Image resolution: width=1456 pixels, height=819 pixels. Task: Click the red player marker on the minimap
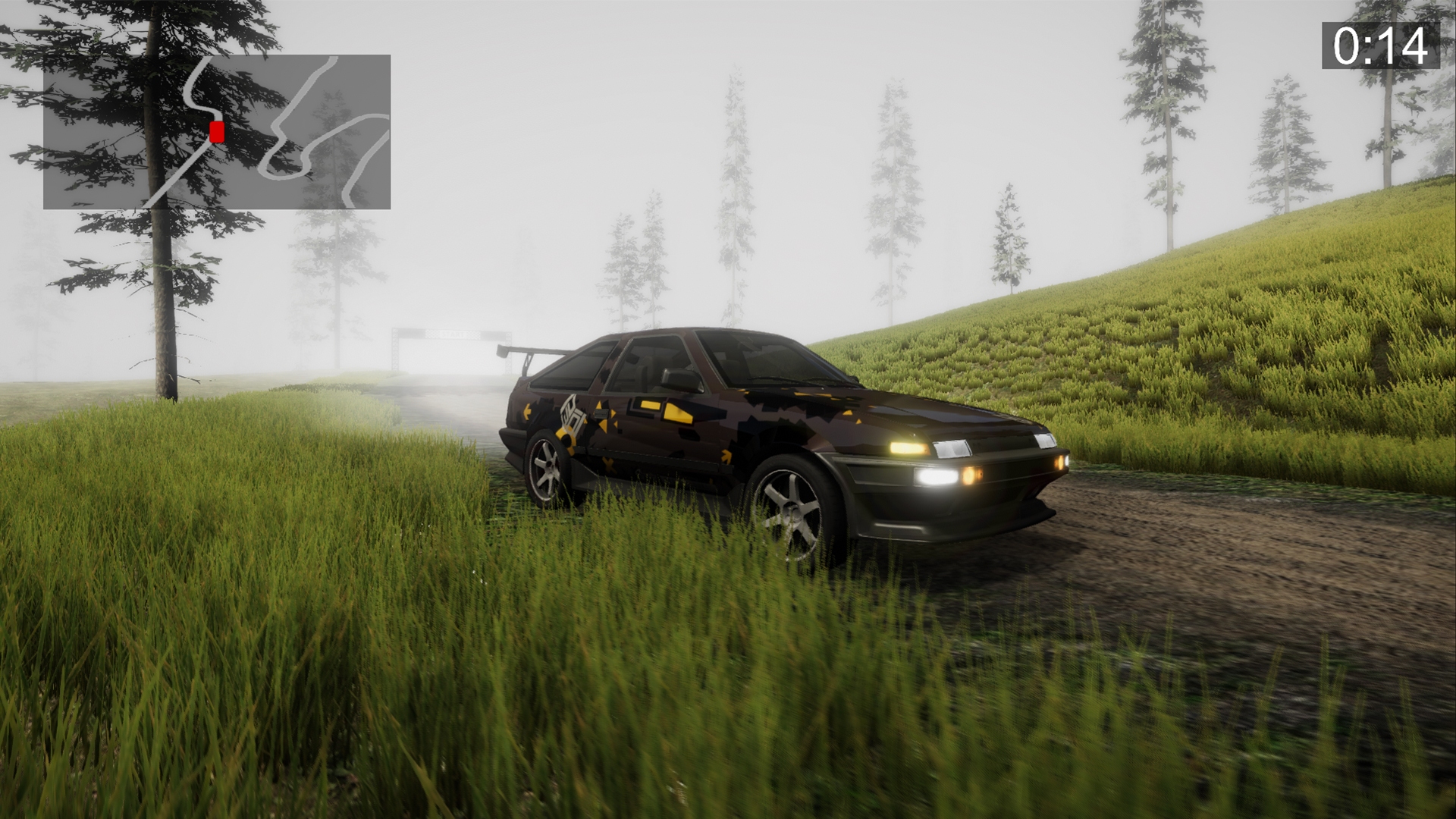215,133
